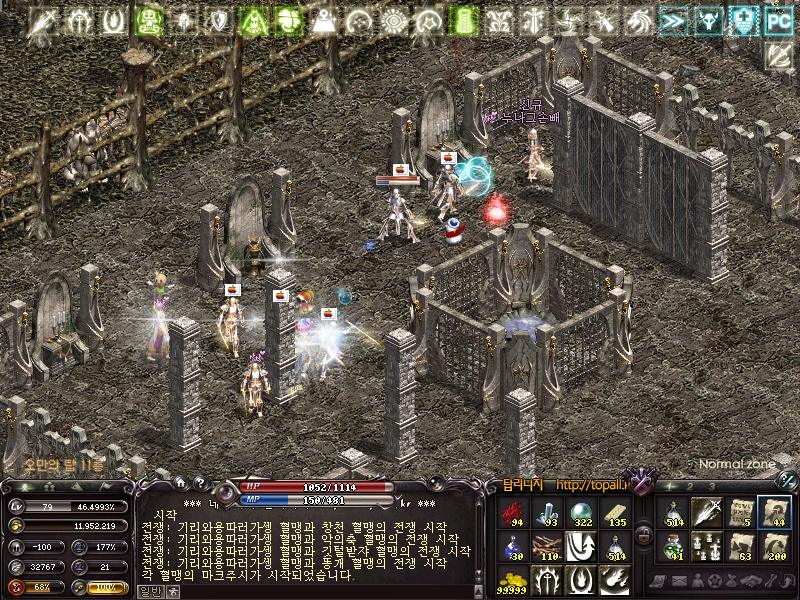800x600 pixels.
Task: Click the blue potion with 30
Action: (x=514, y=547)
